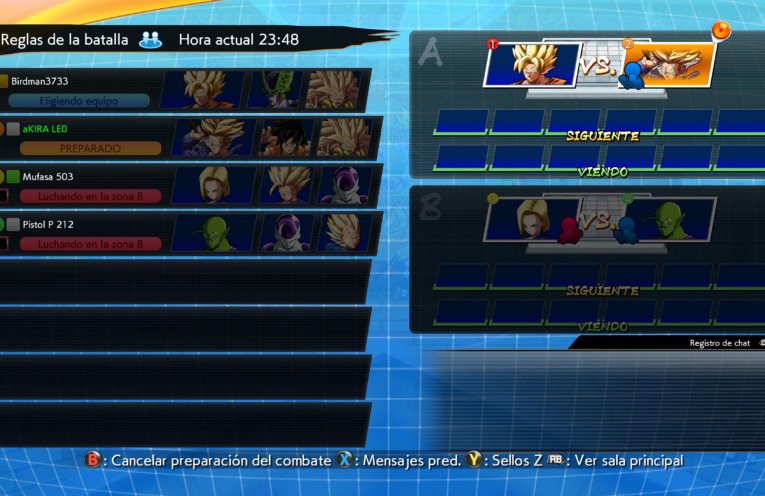Click the players icon beside Reglas de la batalla
The height and width of the screenshot is (496, 765).
point(151,40)
